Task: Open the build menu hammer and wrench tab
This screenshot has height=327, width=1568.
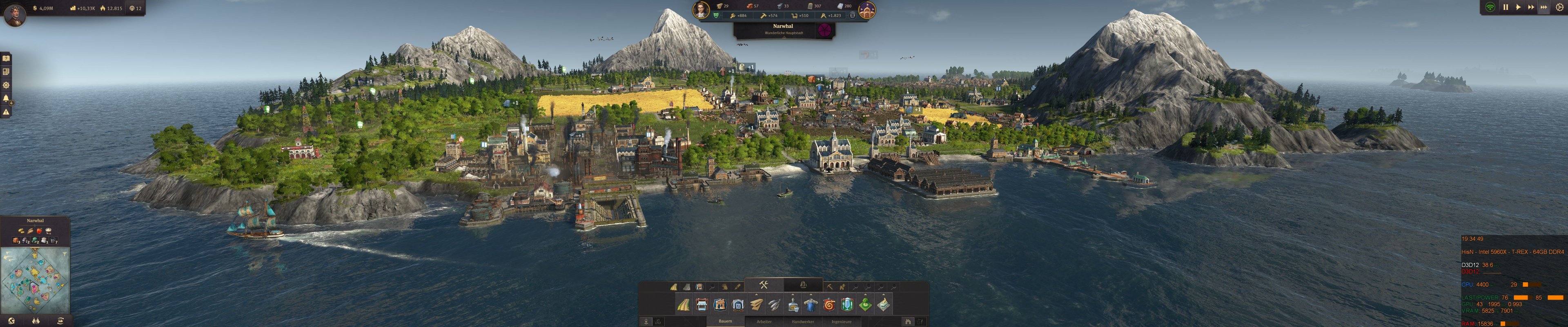Action: point(763,285)
